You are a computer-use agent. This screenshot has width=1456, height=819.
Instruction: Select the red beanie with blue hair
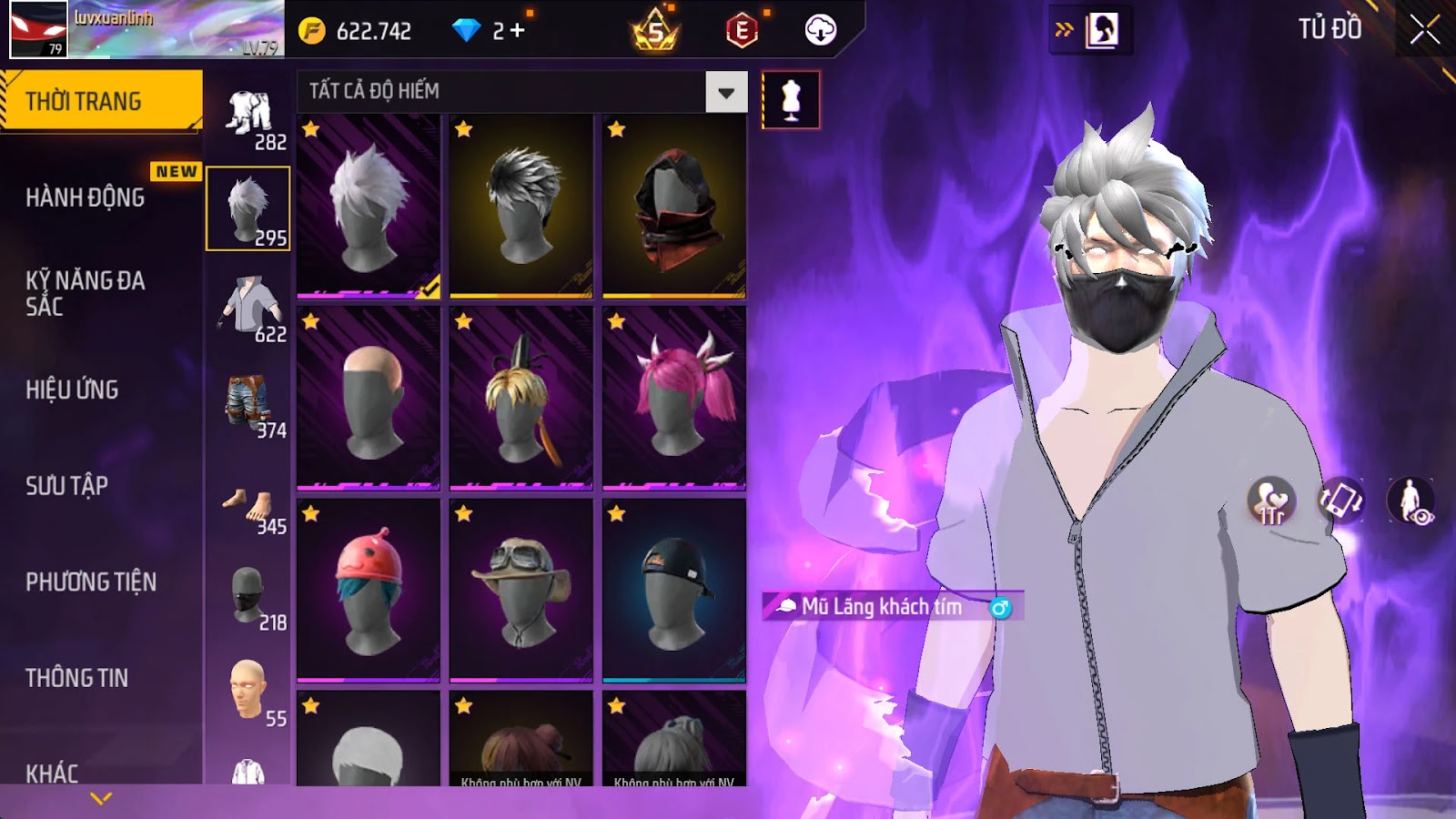pos(369,591)
